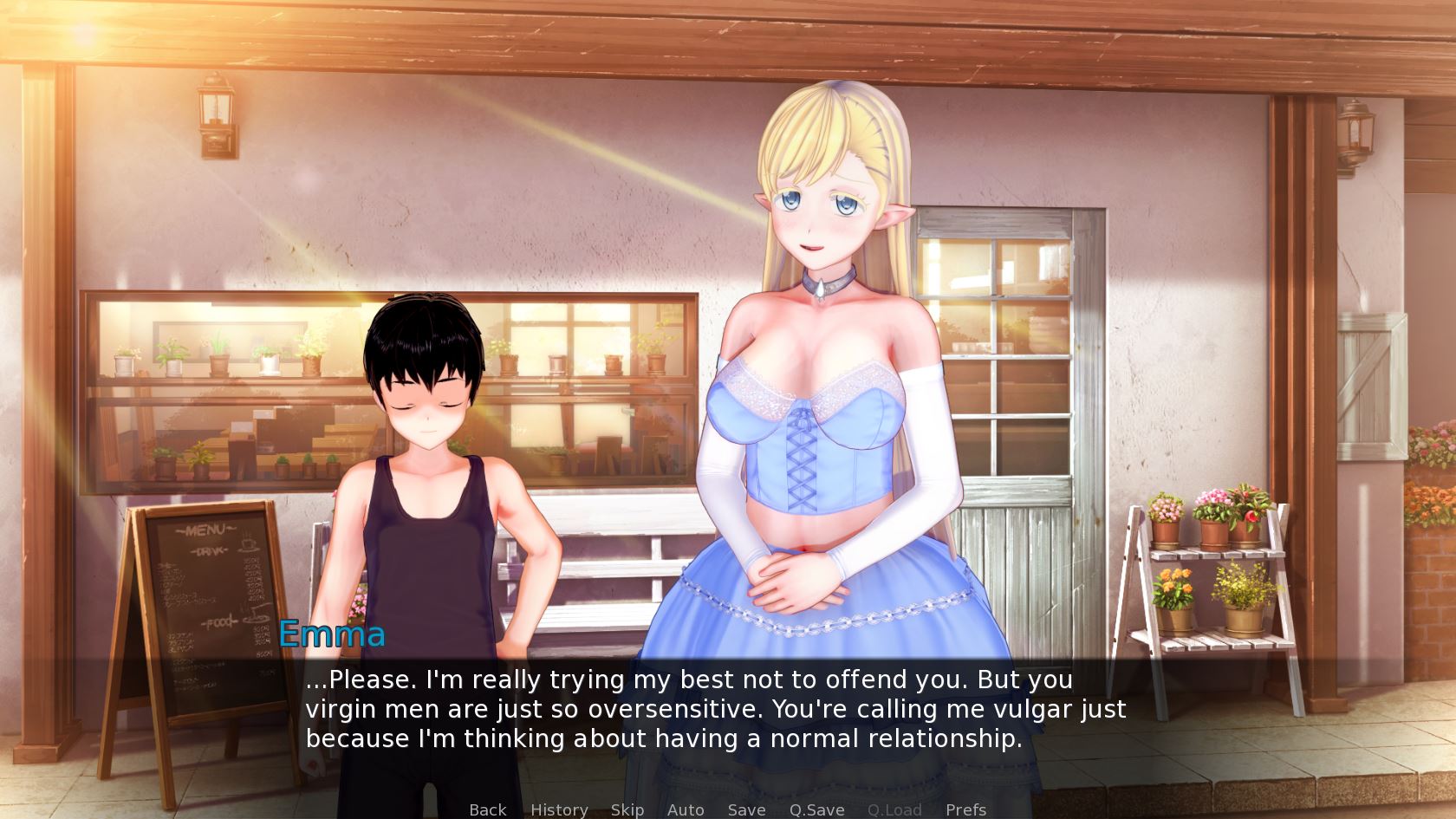This screenshot has width=1456, height=819.
Task: Quick load with Q.Load
Action: point(894,809)
